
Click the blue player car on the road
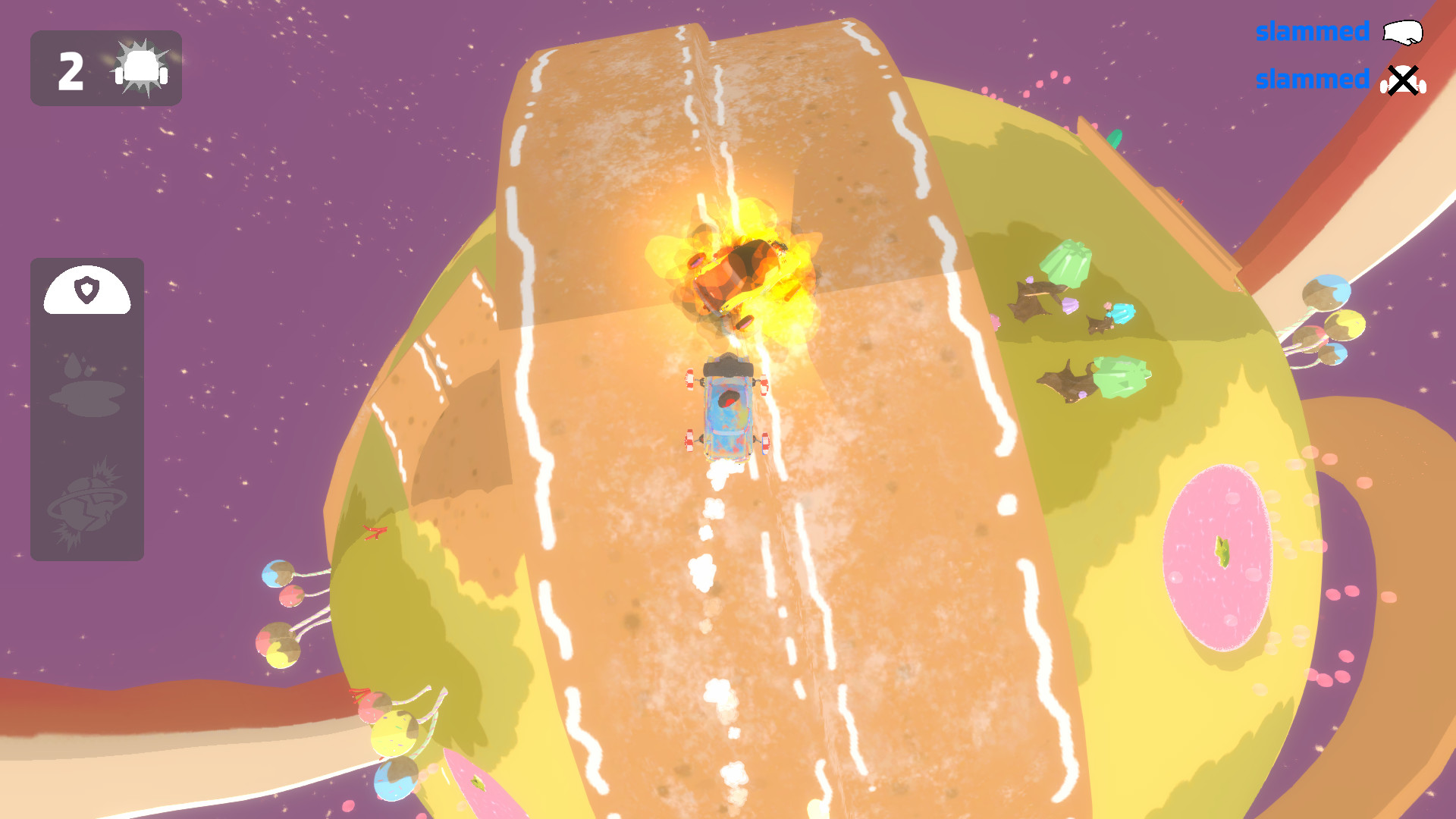(728, 409)
